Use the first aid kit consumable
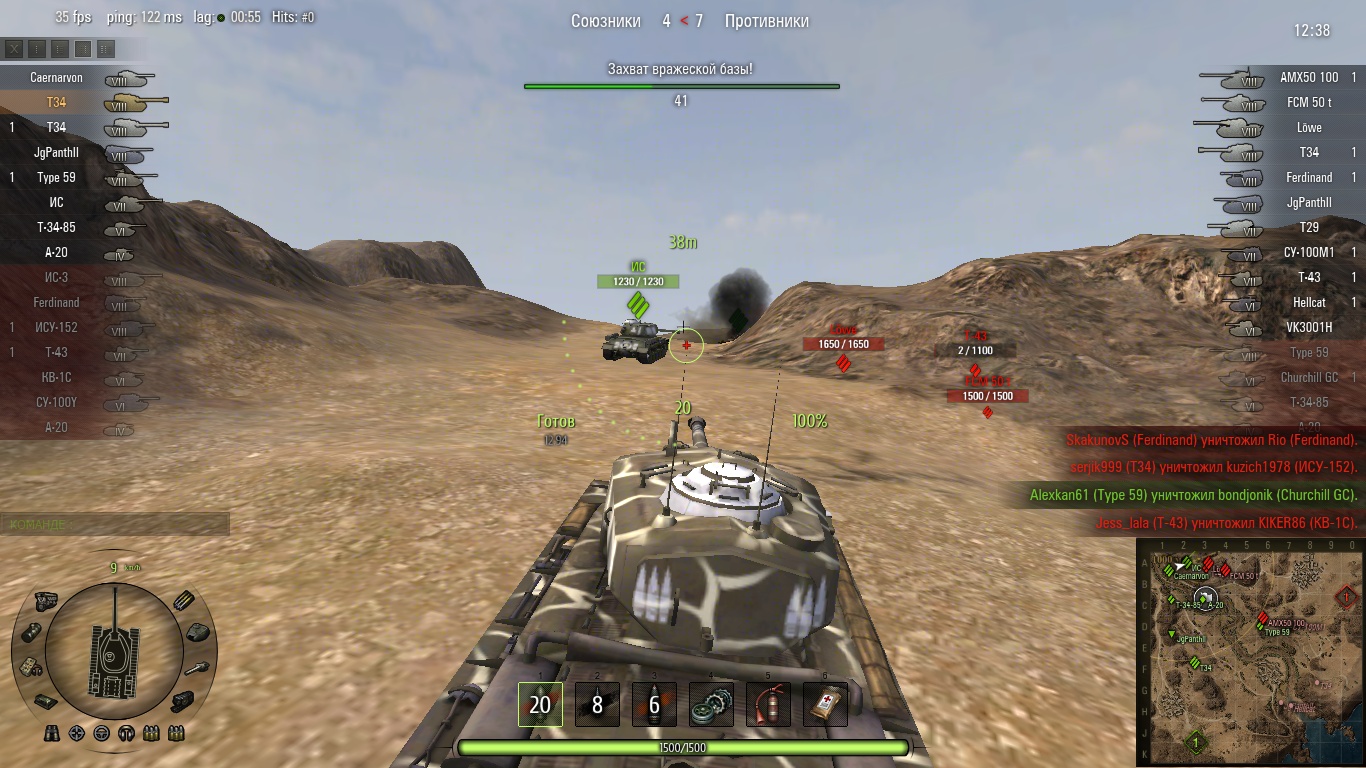 tap(825, 705)
